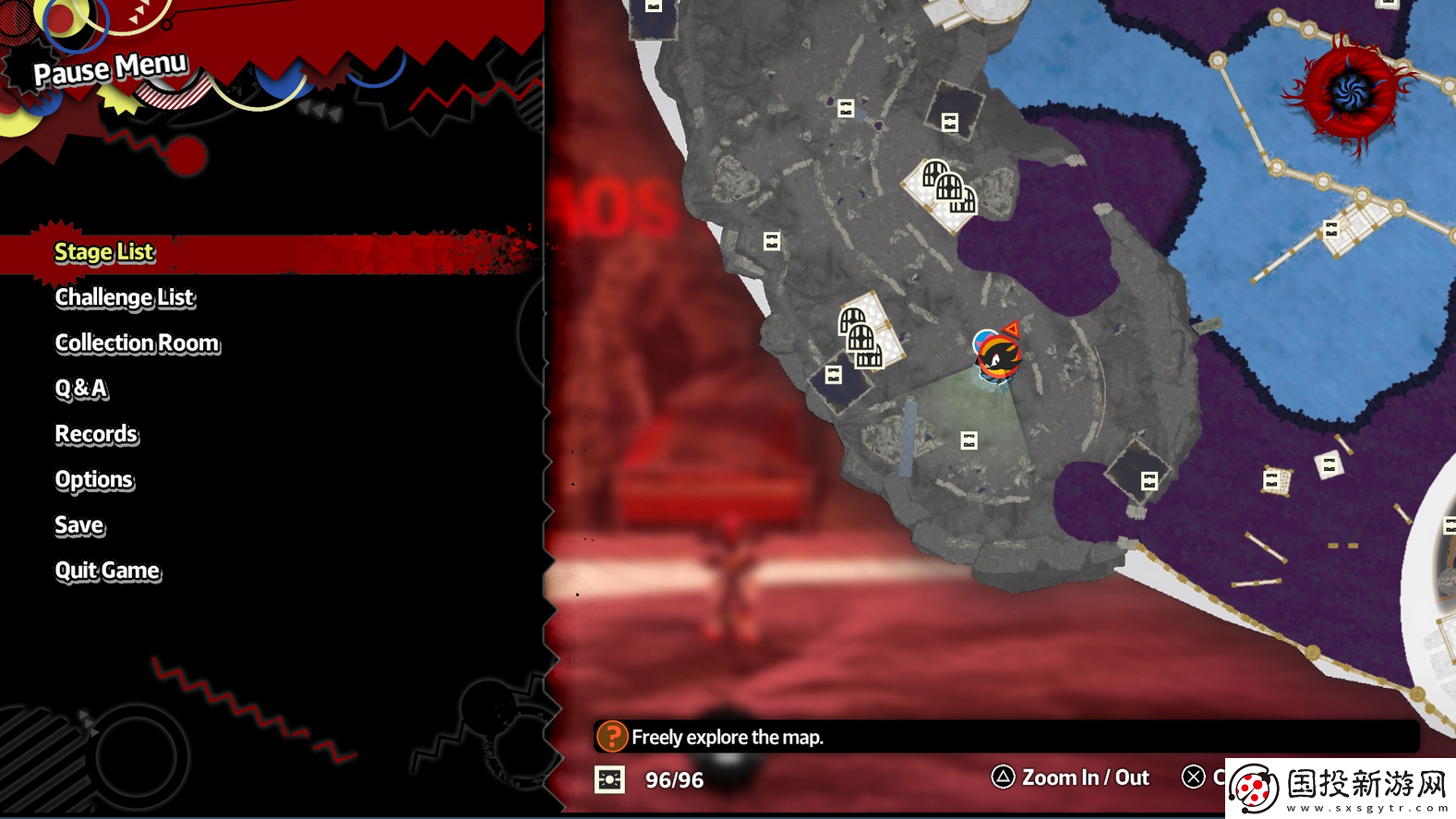Enter the Collection Room
The height and width of the screenshot is (819, 1456).
138,343
